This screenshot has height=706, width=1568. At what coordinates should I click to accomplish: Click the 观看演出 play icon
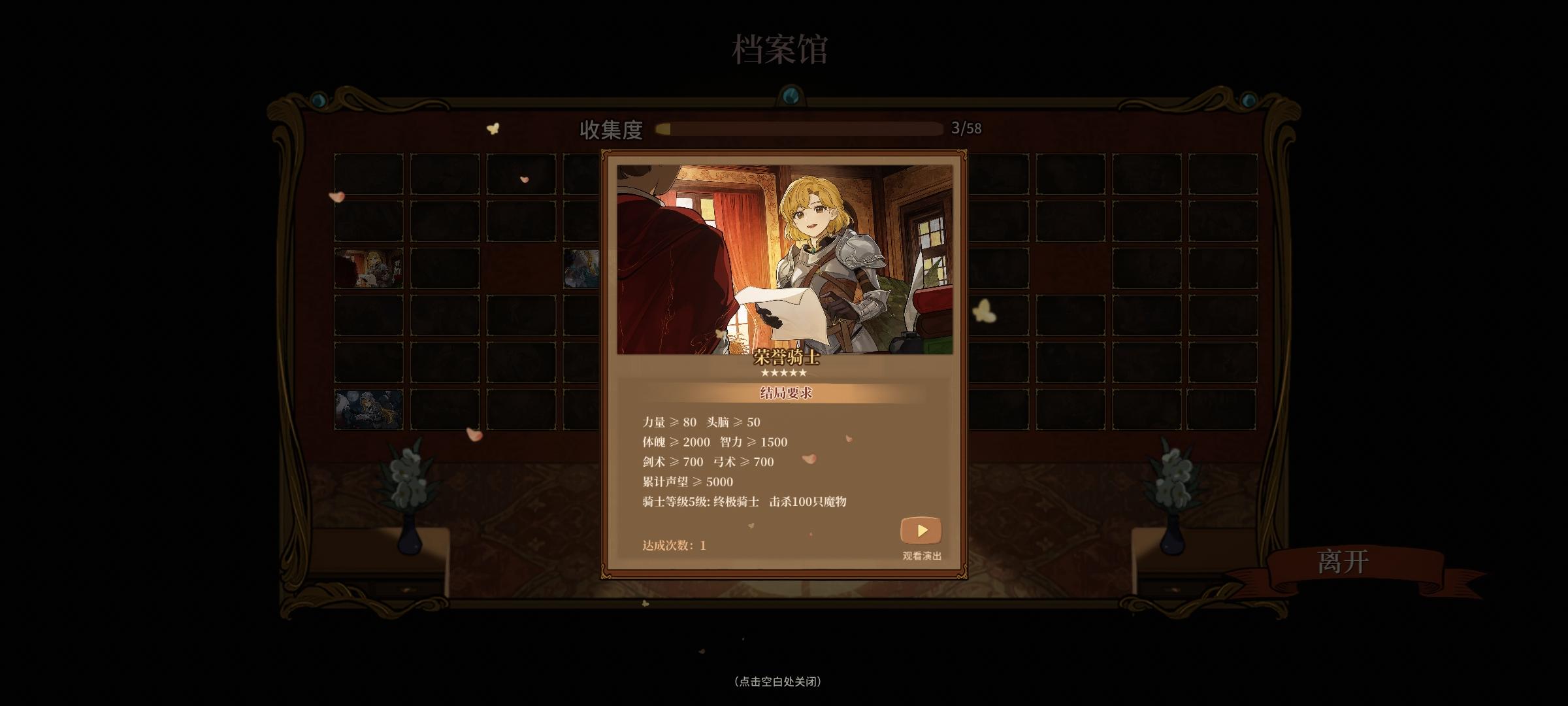[x=921, y=531]
